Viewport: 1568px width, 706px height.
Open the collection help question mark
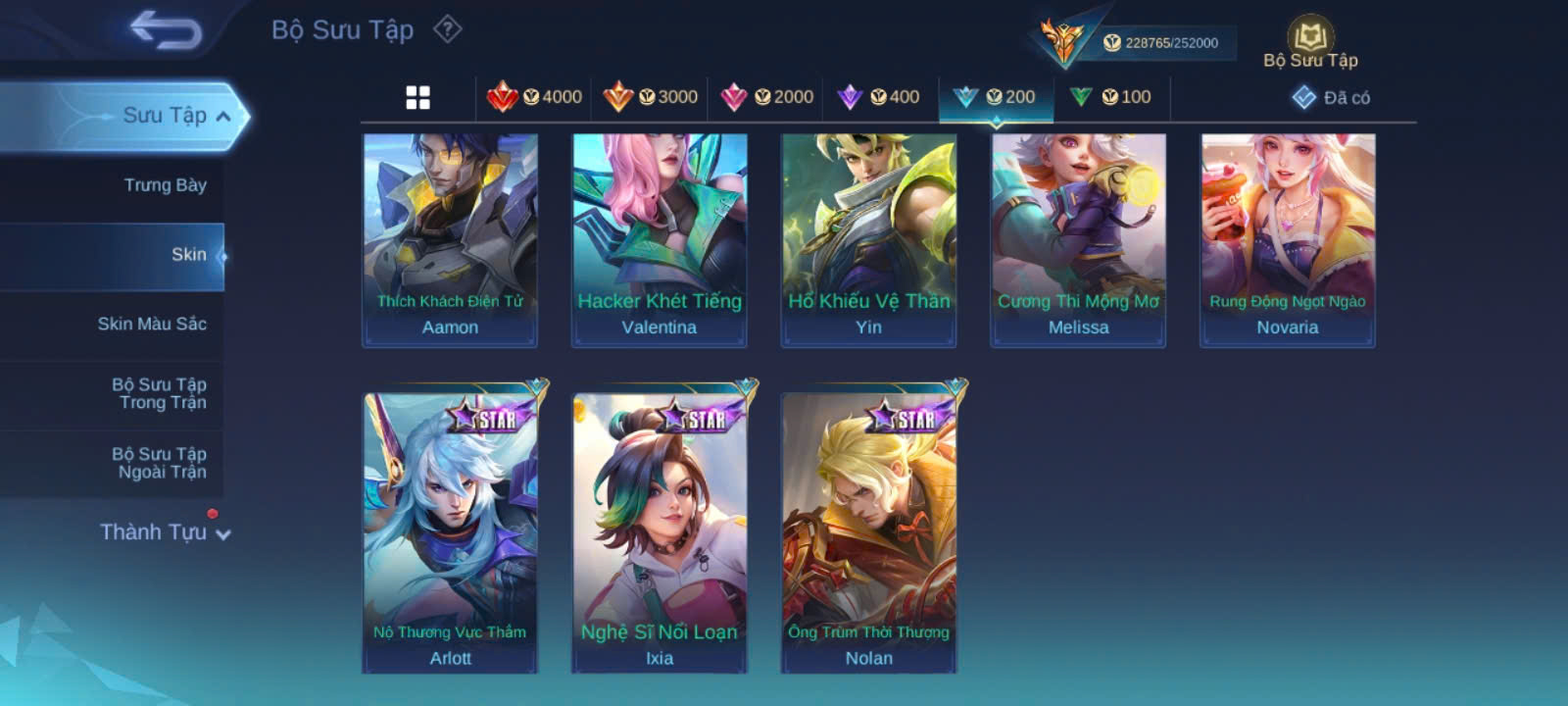[x=448, y=29]
